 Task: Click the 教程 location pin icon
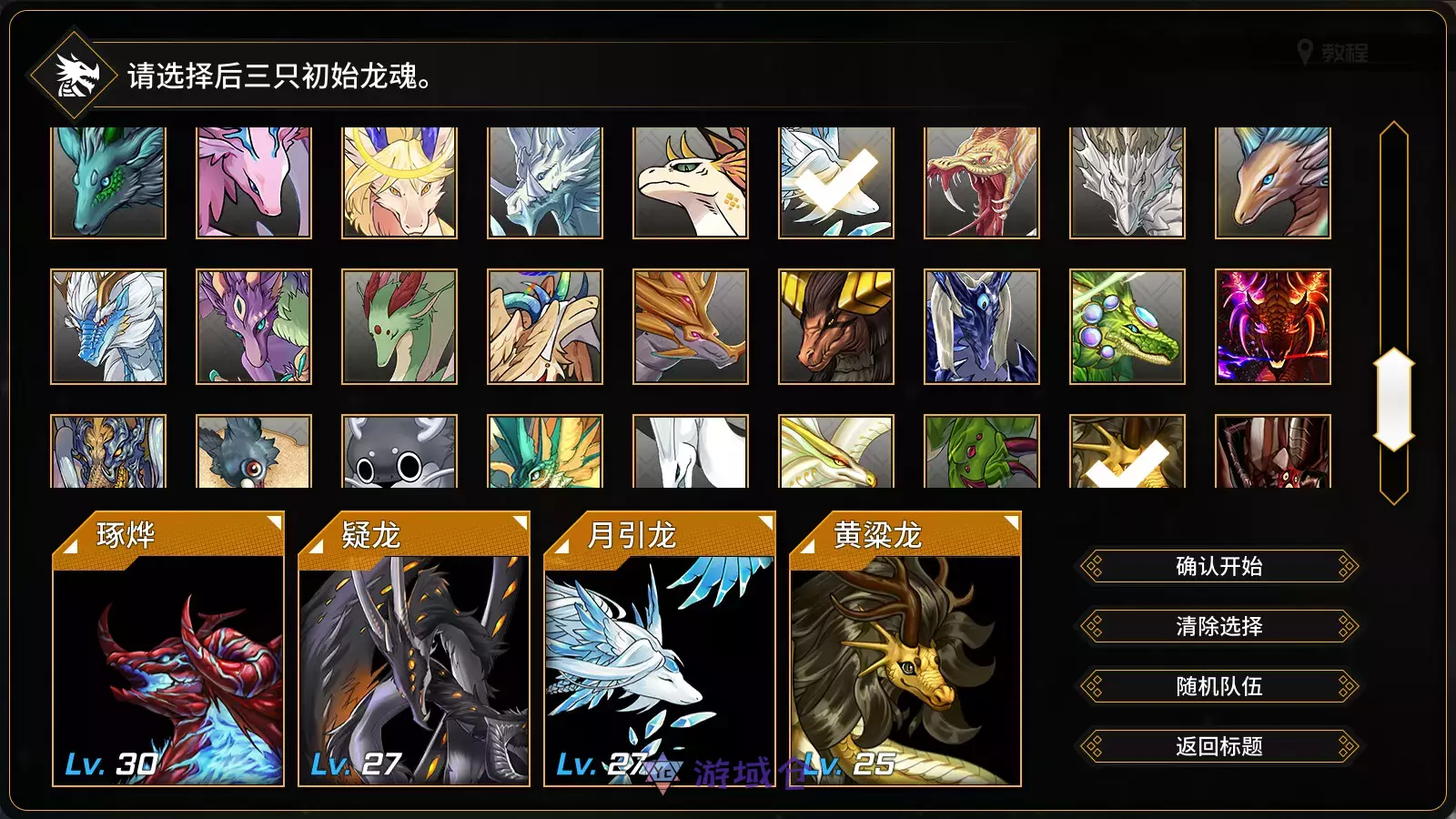pos(1305,52)
